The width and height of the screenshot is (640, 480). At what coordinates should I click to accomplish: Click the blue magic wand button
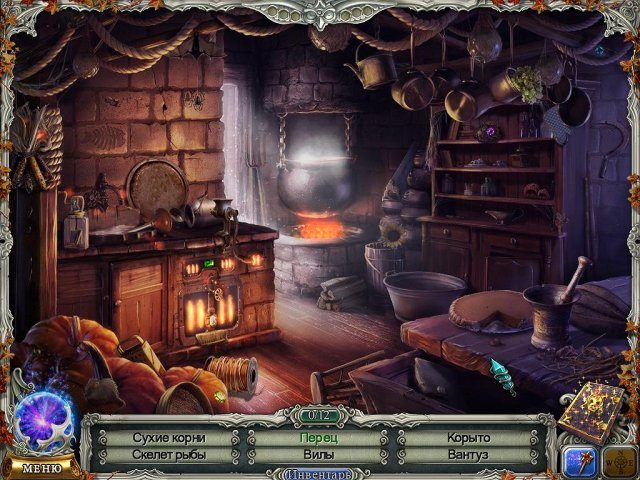(580, 461)
